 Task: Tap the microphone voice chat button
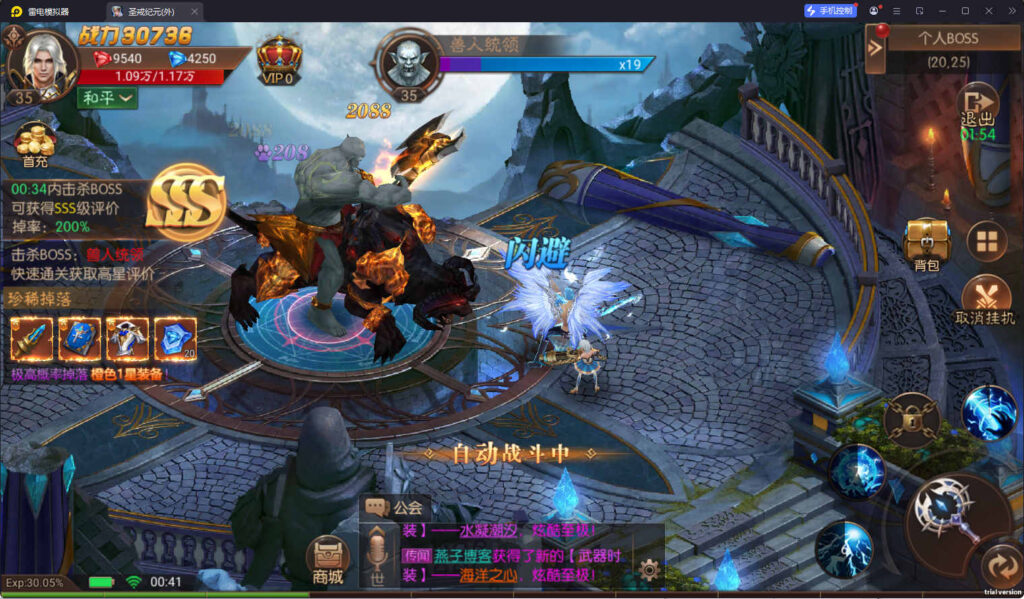click(x=378, y=553)
